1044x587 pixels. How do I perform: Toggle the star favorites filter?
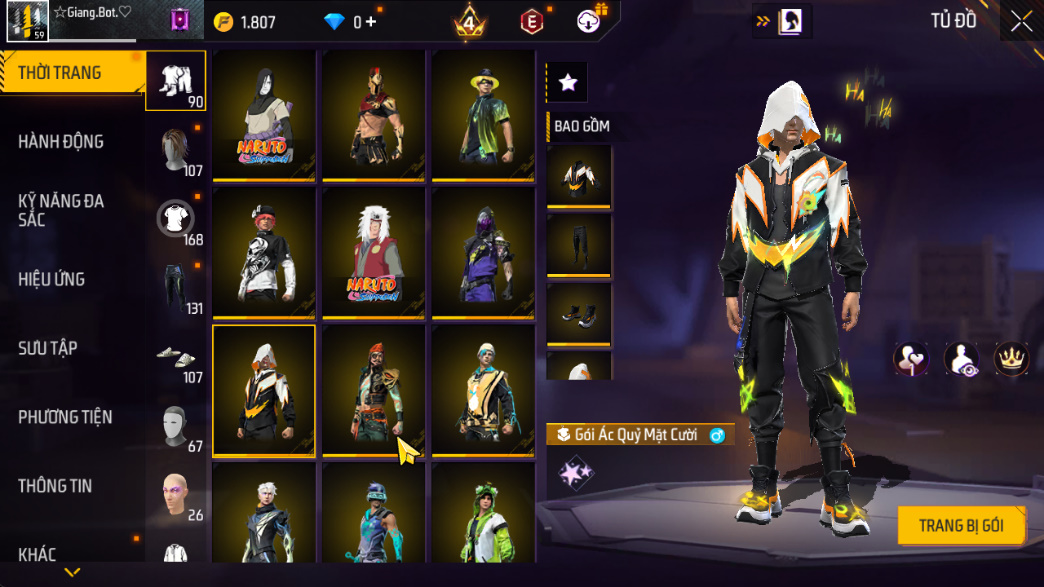click(568, 83)
